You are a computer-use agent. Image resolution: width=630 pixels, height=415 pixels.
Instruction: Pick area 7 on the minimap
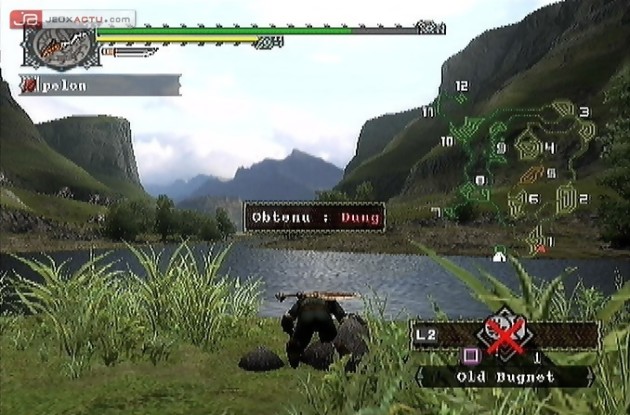(435, 212)
